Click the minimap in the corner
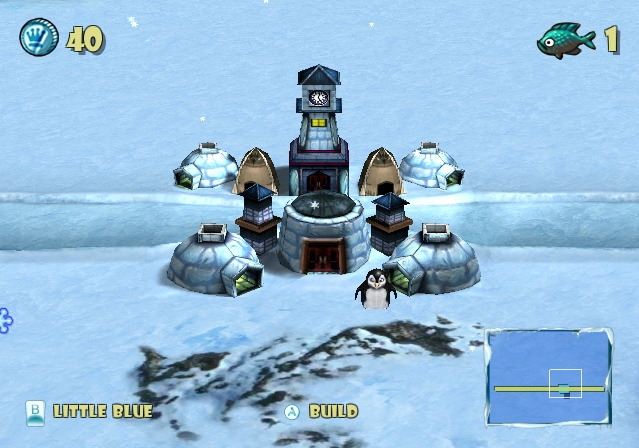 548,378
